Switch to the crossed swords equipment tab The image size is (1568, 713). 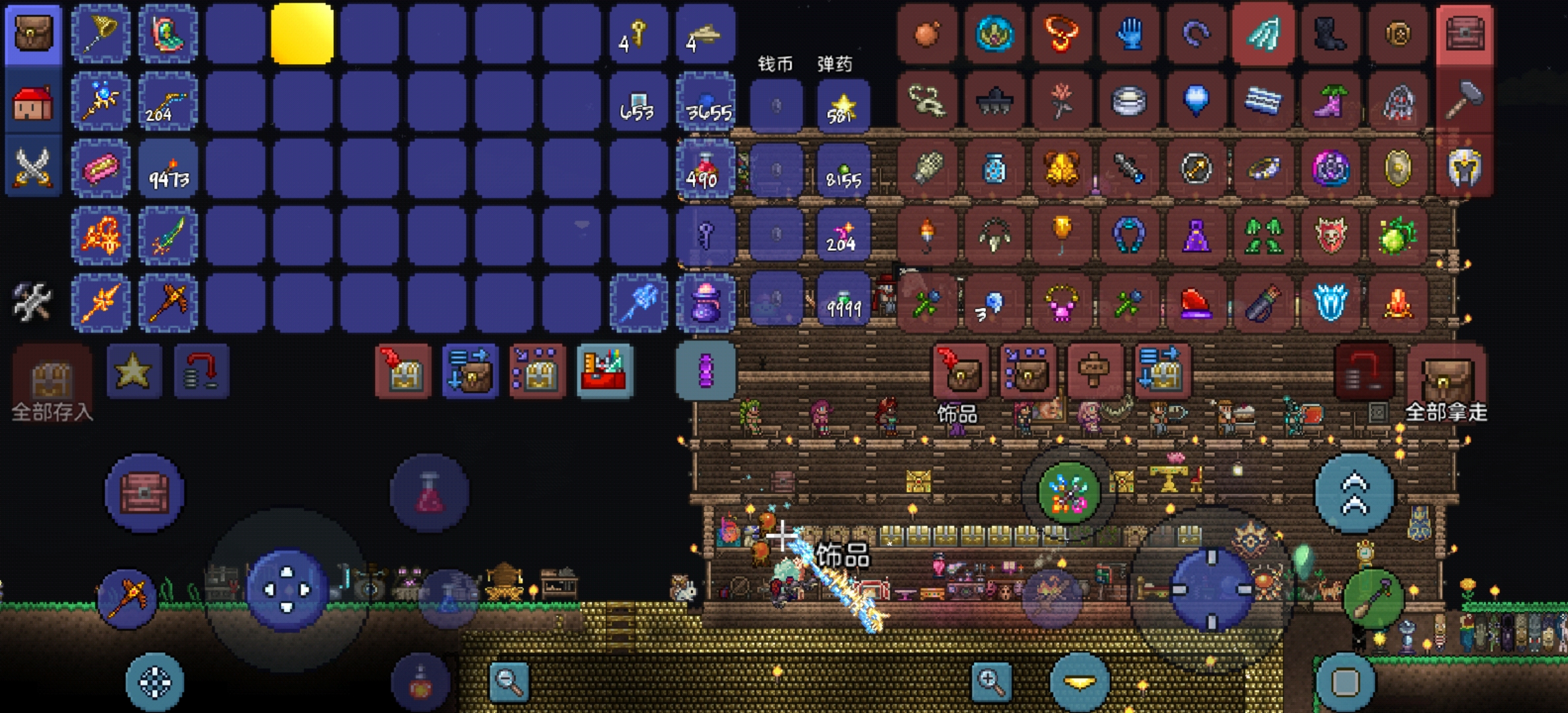click(x=33, y=167)
